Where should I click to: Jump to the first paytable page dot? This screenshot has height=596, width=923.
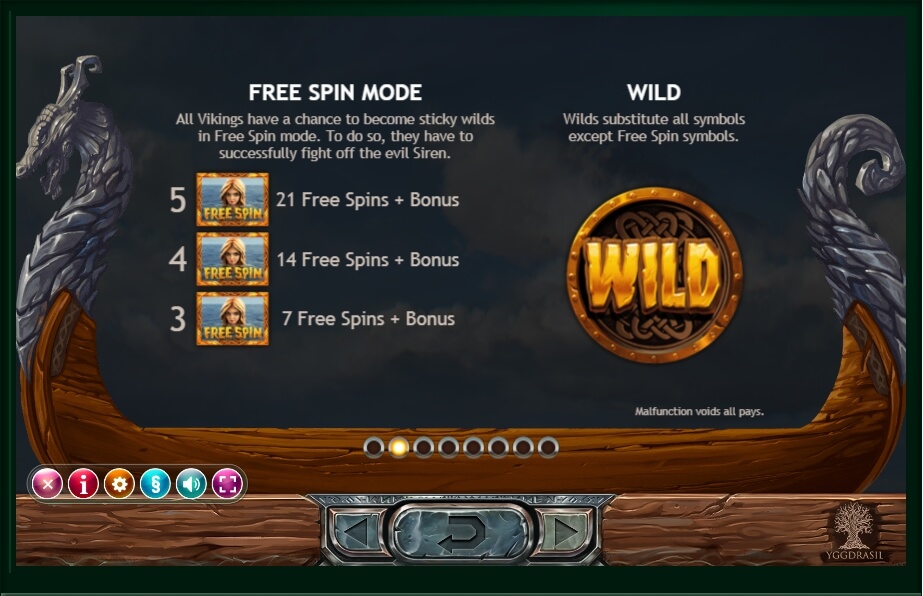pos(374,447)
